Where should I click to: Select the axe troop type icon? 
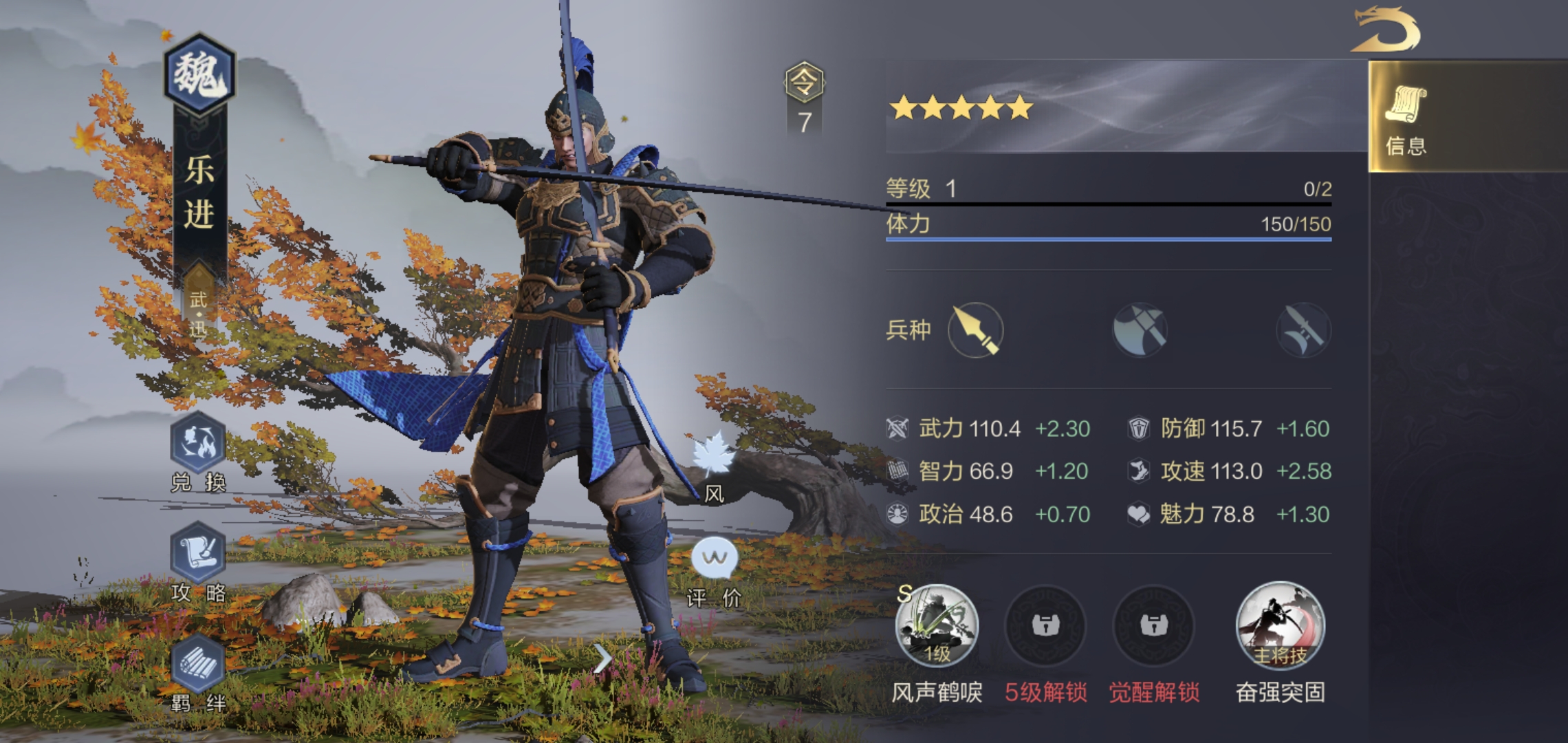1140,330
